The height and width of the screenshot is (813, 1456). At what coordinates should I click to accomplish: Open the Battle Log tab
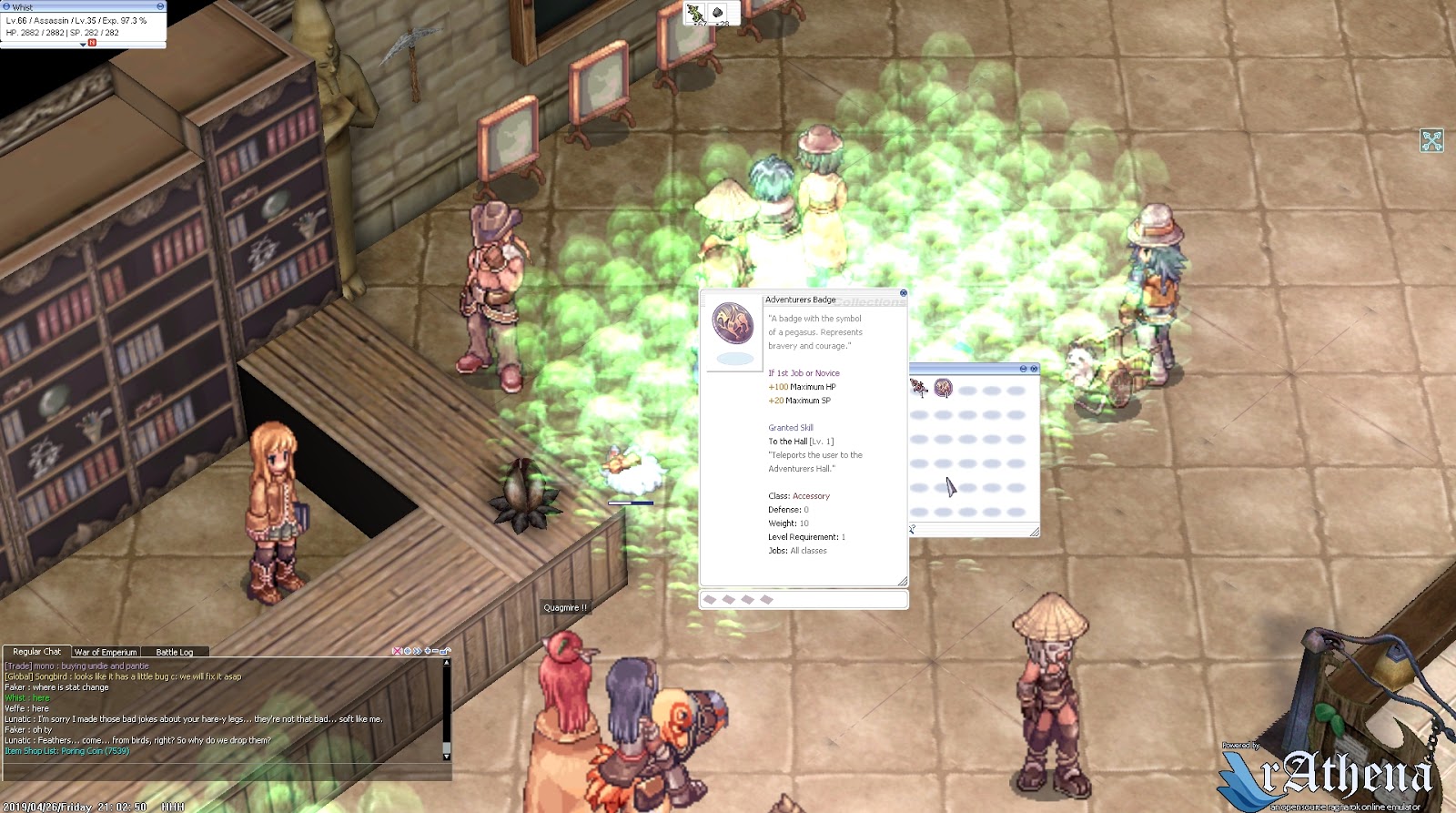[175, 652]
